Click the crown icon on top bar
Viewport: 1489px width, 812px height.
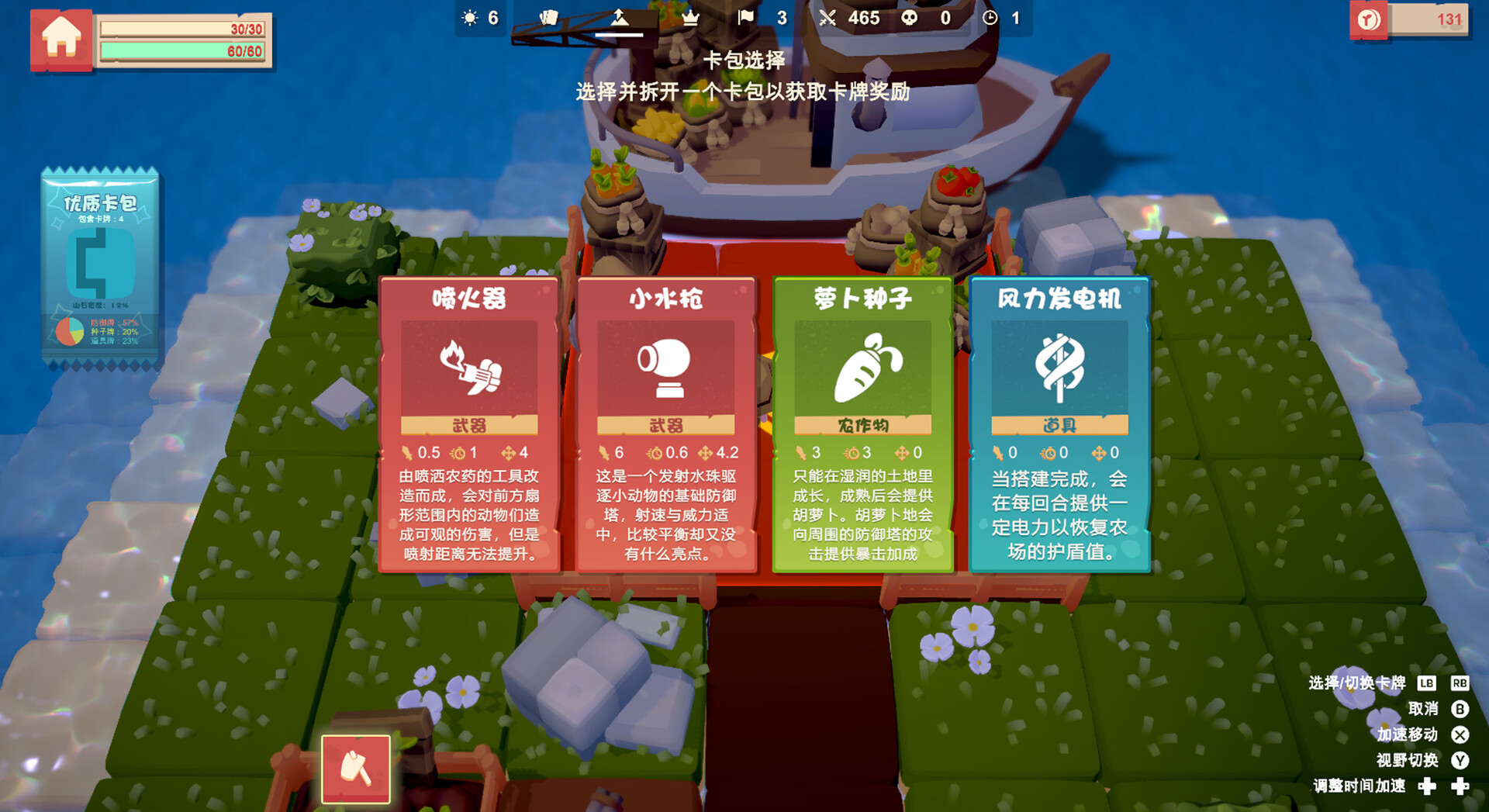[690, 17]
